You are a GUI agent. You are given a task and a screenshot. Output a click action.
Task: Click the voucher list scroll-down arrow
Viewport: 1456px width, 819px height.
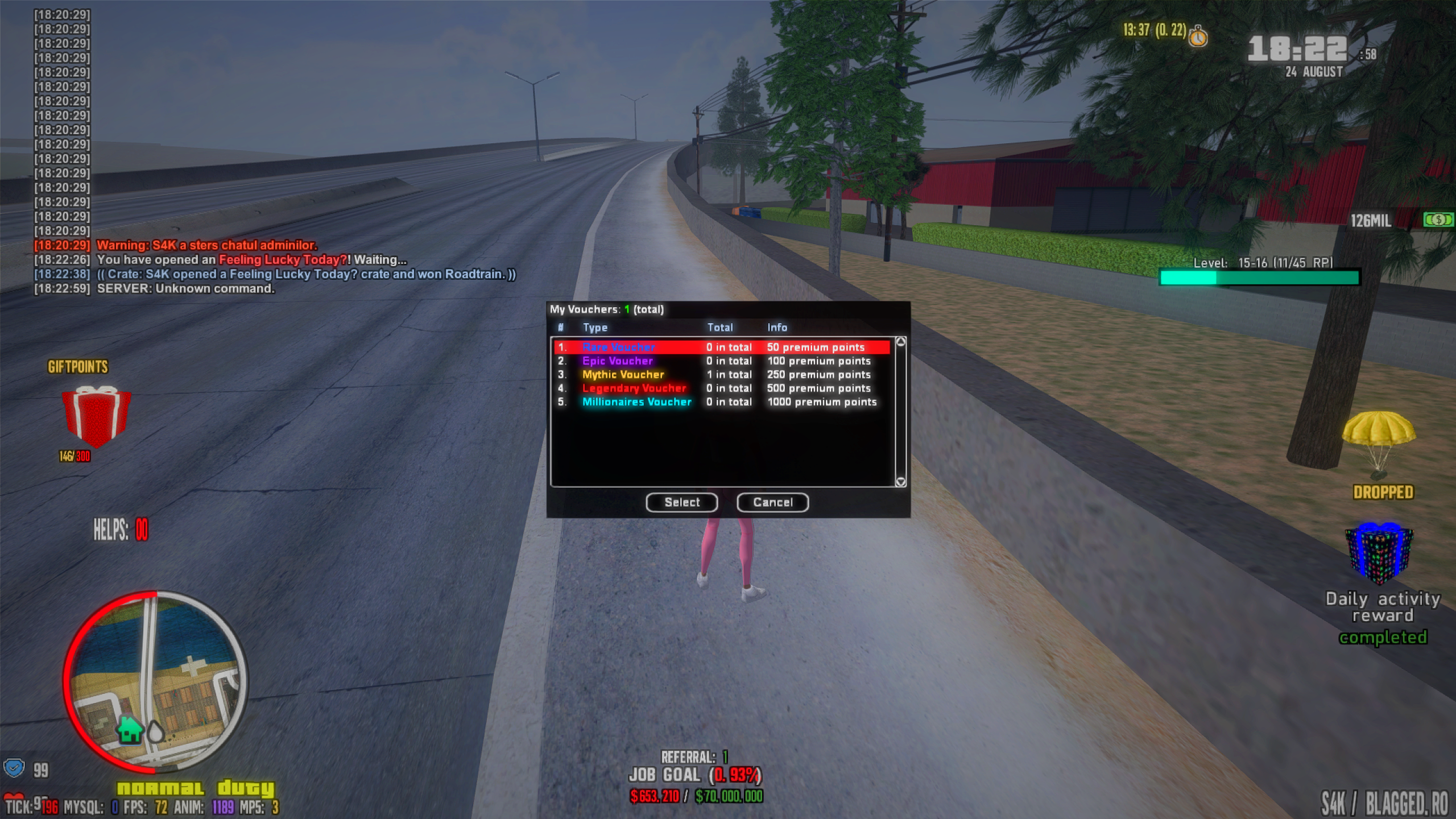pyautogui.click(x=900, y=482)
